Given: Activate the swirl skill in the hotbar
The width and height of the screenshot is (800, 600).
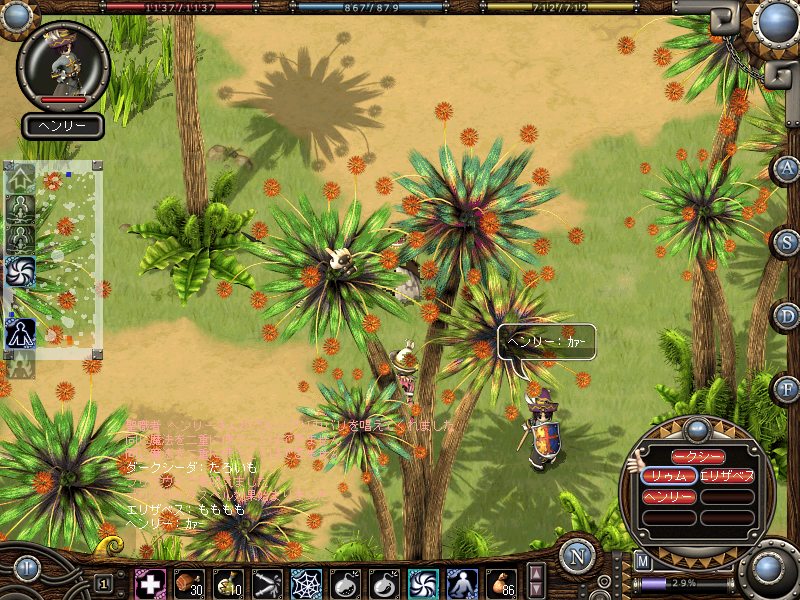Looking at the screenshot, I should click(422, 583).
